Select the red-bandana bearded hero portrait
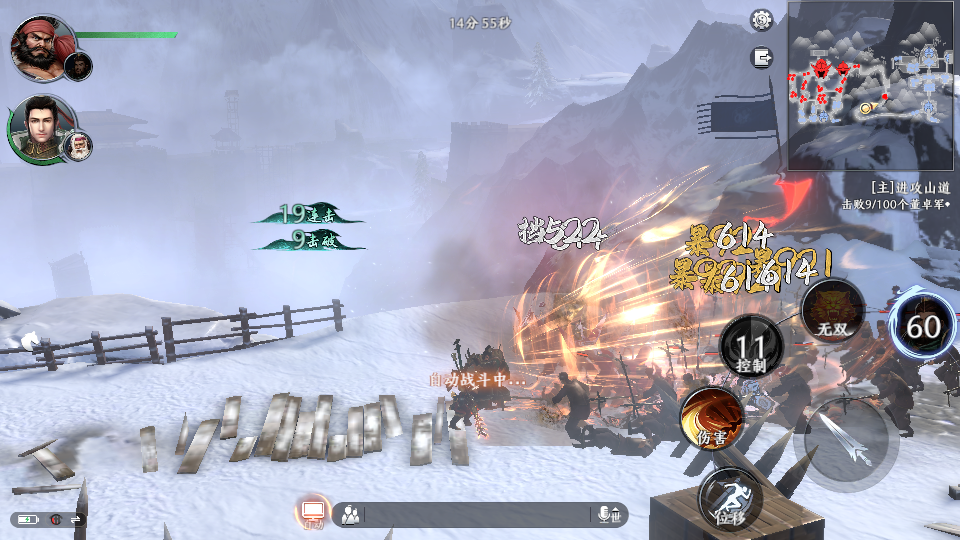 pos(43,46)
